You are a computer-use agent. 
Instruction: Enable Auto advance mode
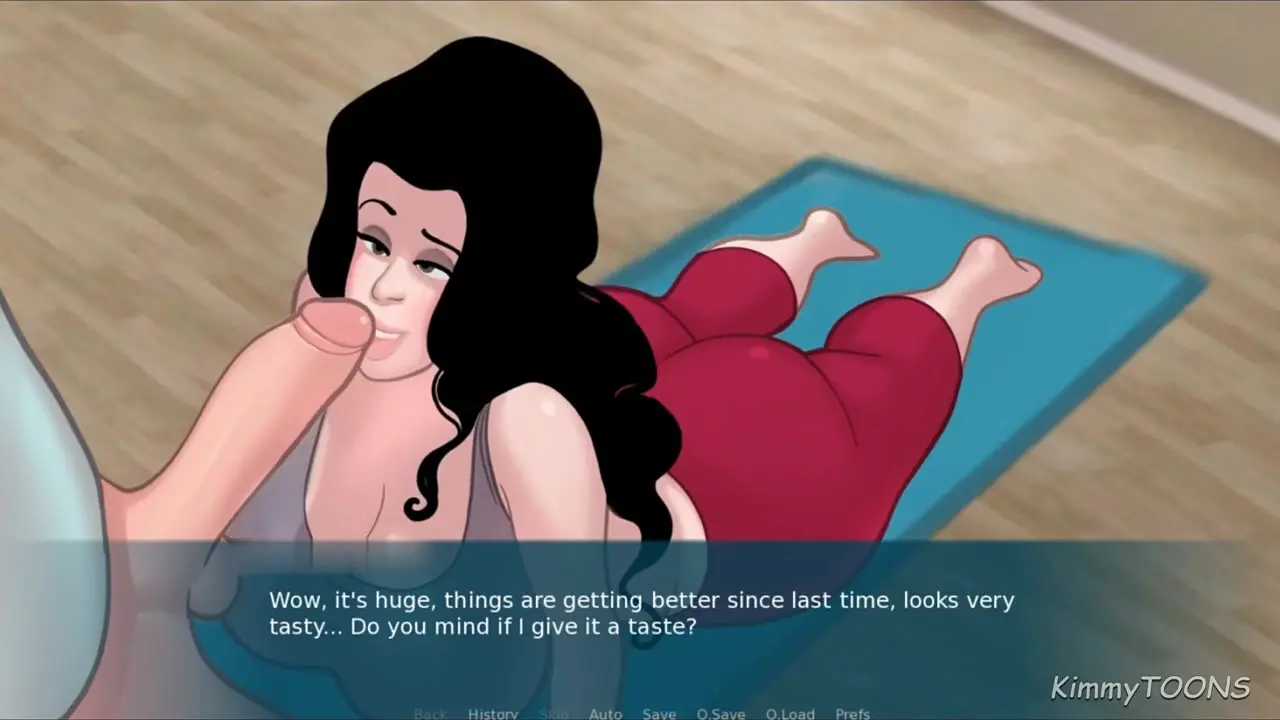605,713
